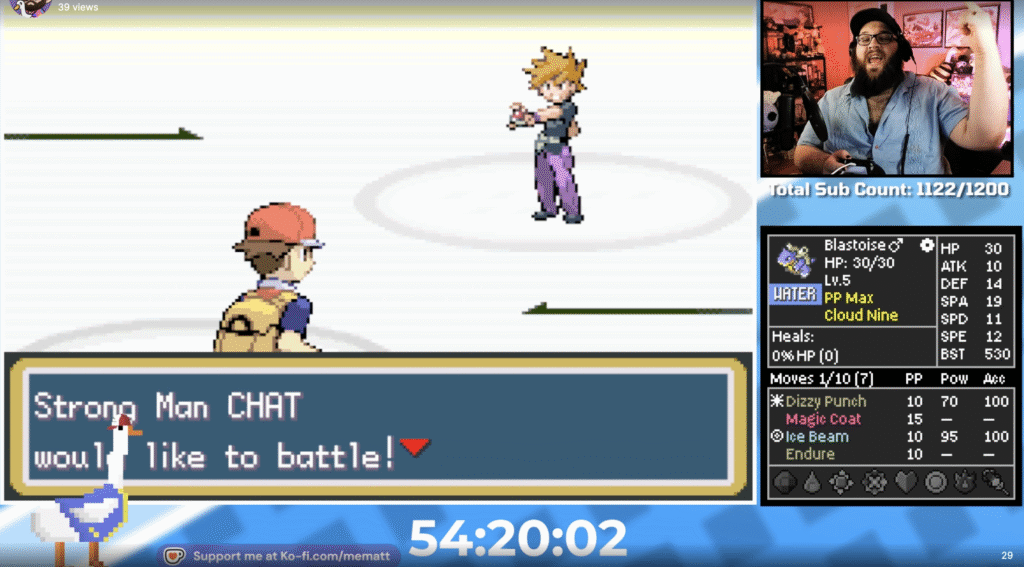Image resolution: width=1024 pixels, height=567 pixels.
Task: Click the WATER type badge
Action: click(x=795, y=295)
